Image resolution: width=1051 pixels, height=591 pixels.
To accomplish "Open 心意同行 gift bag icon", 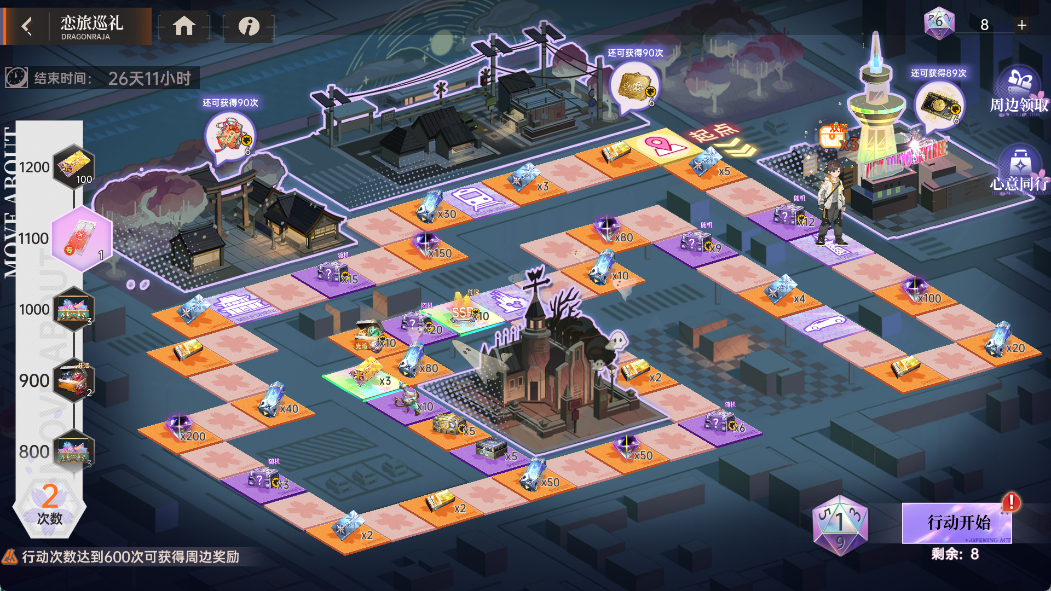I will coord(1019,167).
